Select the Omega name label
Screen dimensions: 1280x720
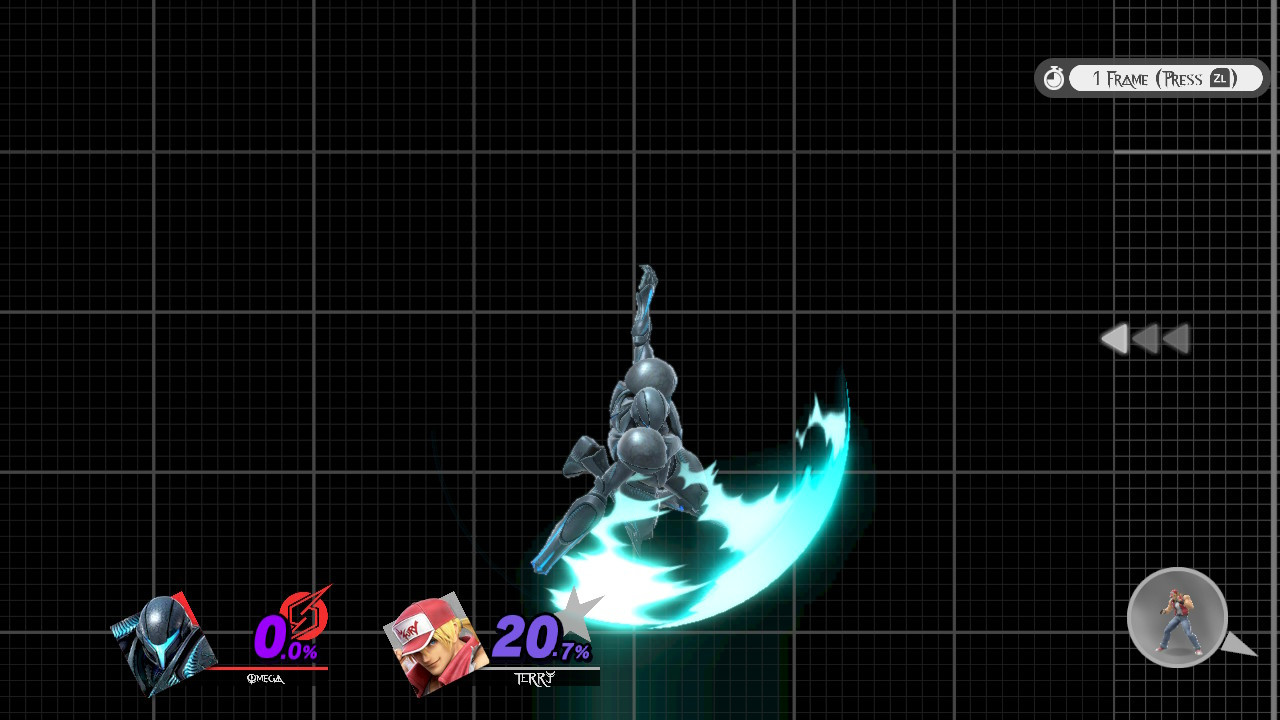point(264,677)
